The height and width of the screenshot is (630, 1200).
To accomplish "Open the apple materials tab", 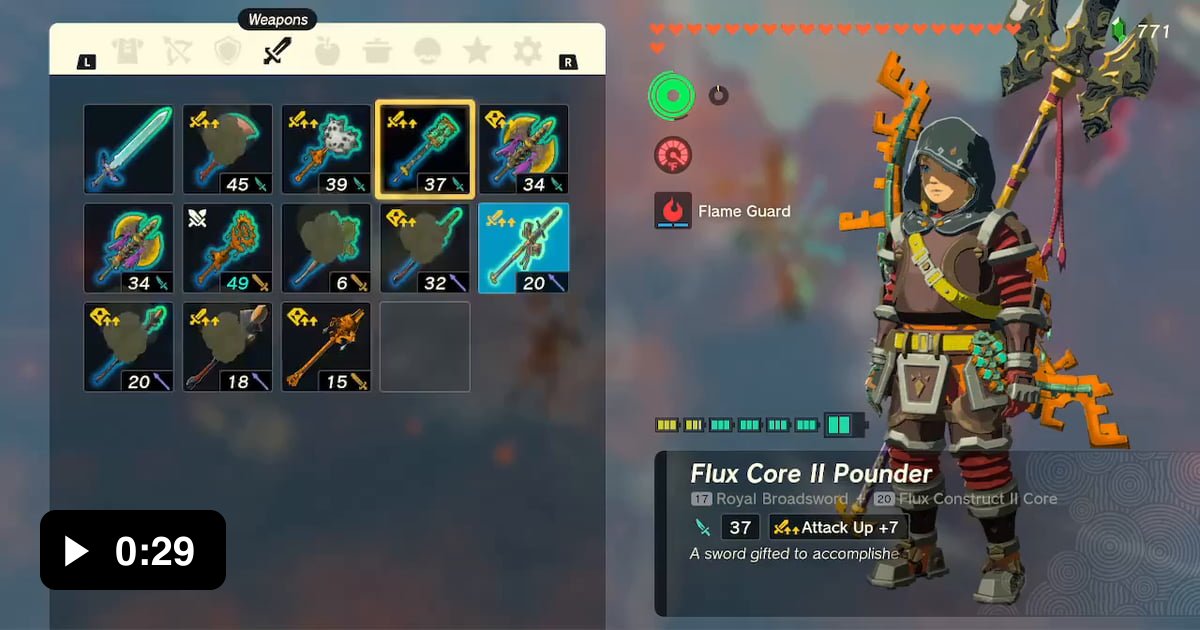I will 327,51.
